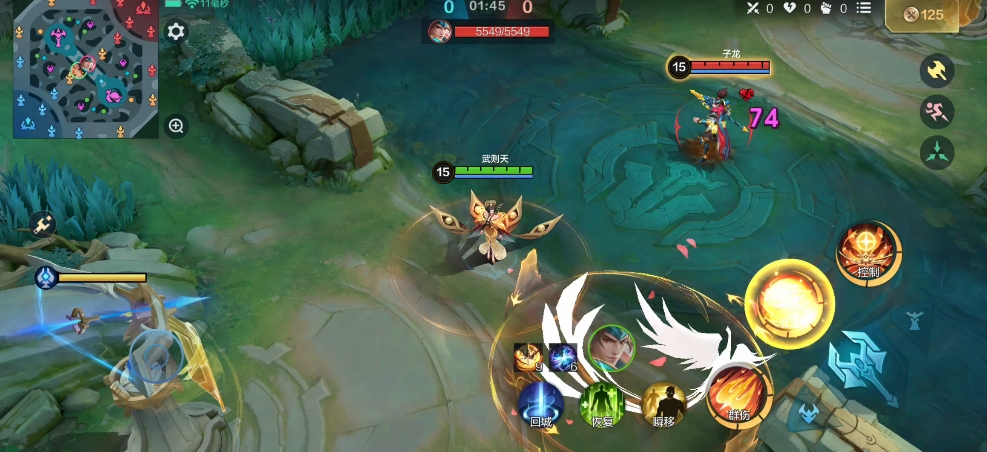Send the retreat signal with the running figure

coord(937,112)
